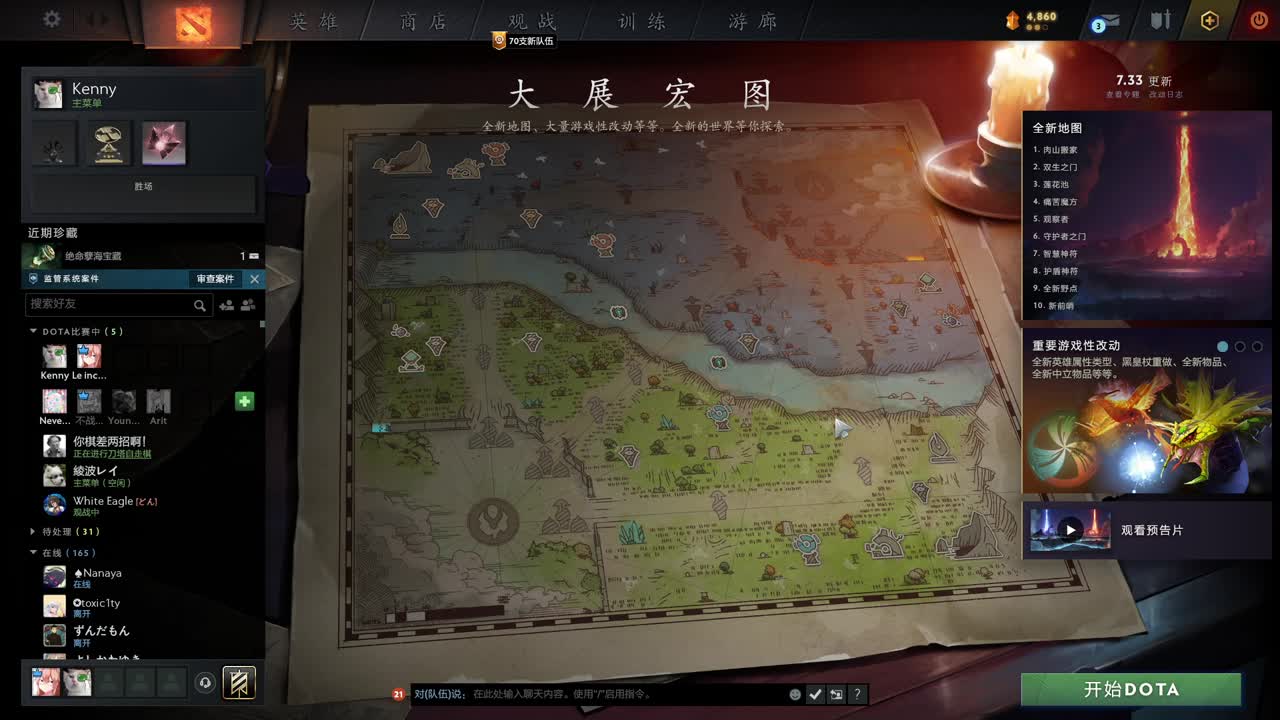
Task: Open the 观战 menu item
Action: click(x=531, y=21)
